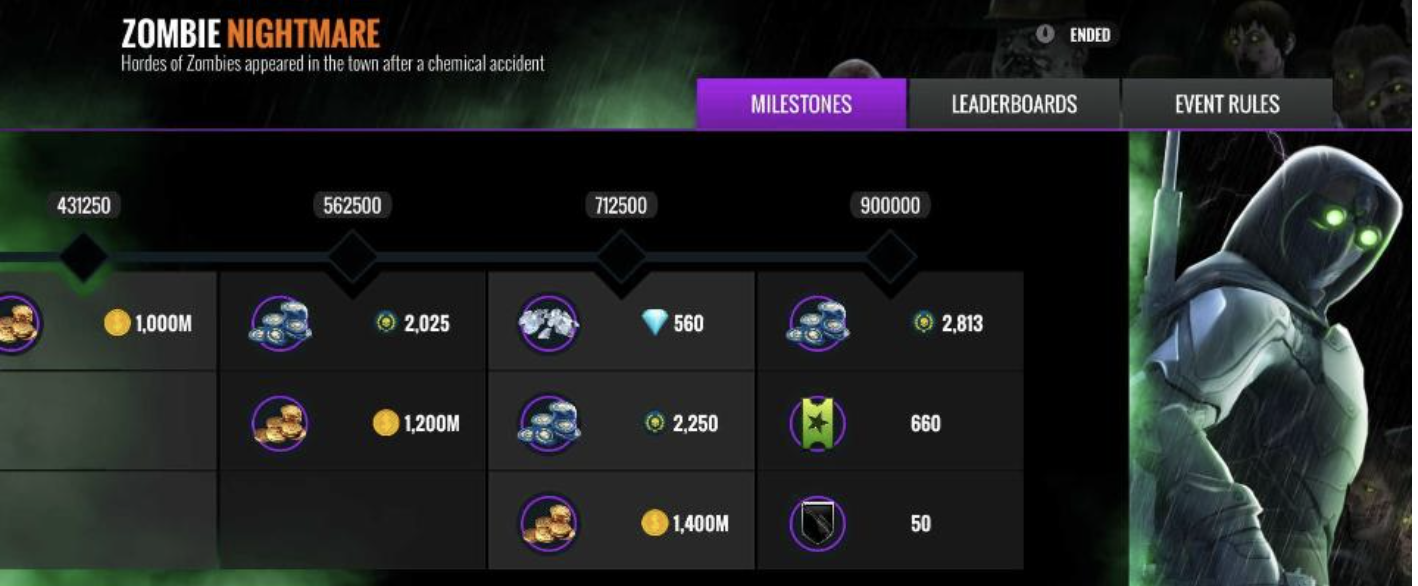Click the 712500 milestone diamond marker
This screenshot has width=1418, height=586.
click(x=620, y=257)
